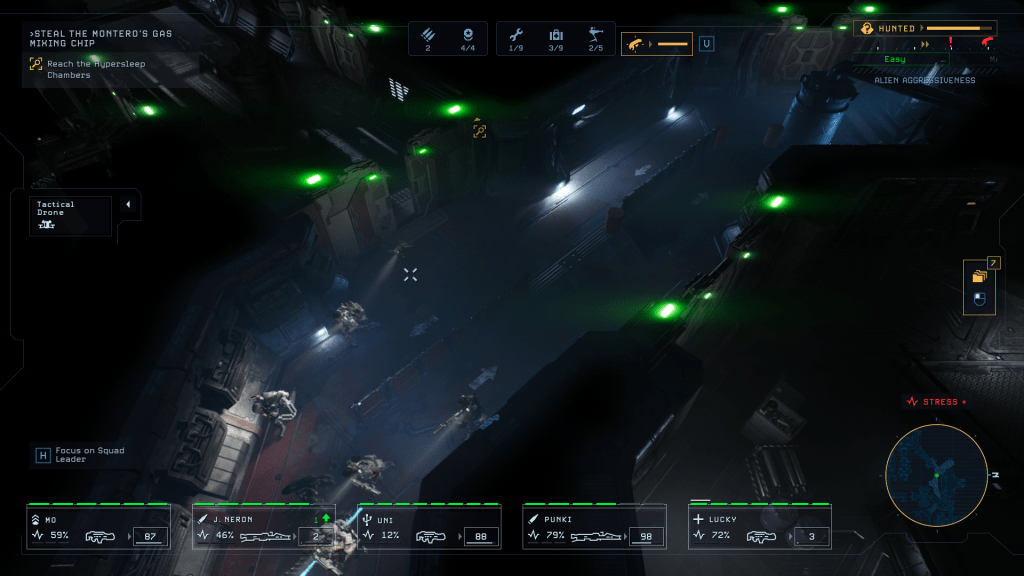Collapse the Tactical Drone panel arrow
The height and width of the screenshot is (576, 1024).
(x=128, y=205)
